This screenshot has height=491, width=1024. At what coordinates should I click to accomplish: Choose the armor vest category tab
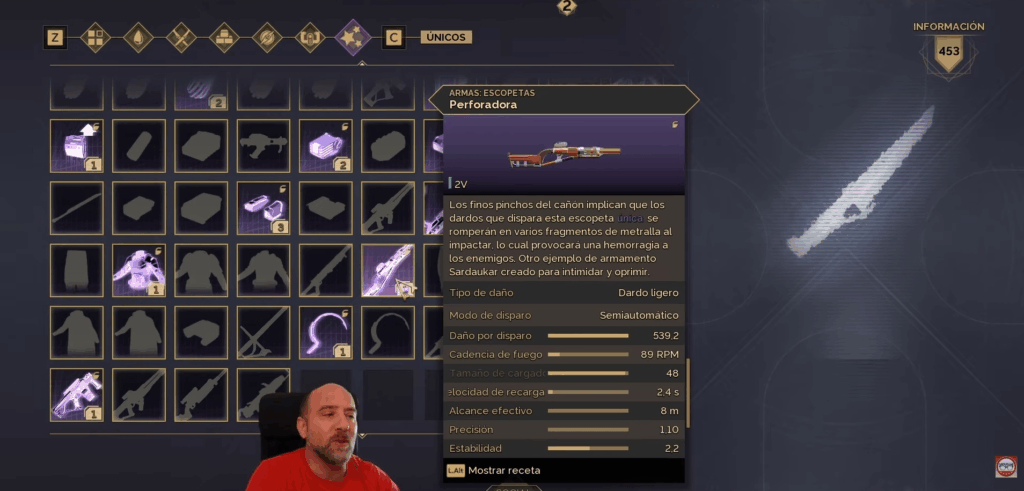(x=310, y=38)
